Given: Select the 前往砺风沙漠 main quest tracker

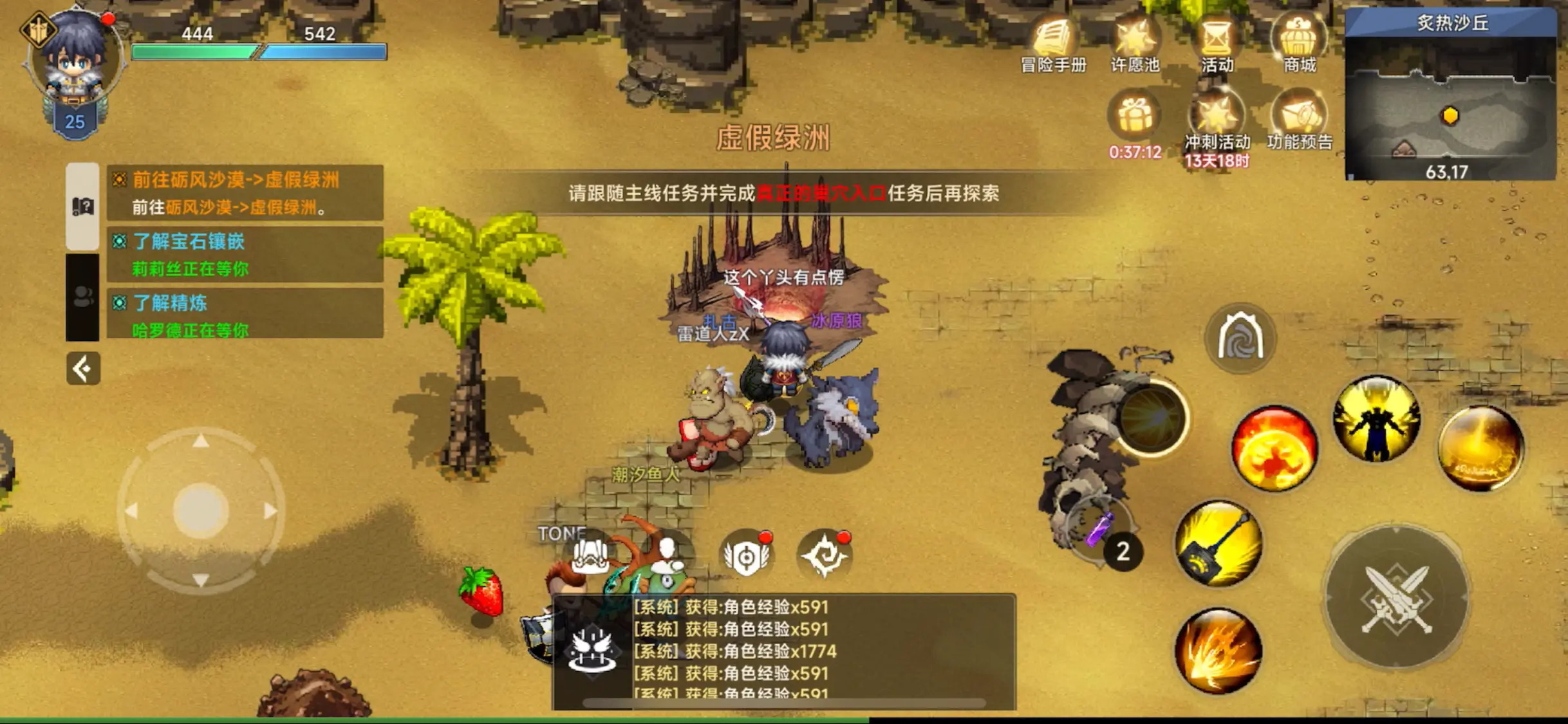Looking at the screenshot, I should pyautogui.click(x=245, y=192).
